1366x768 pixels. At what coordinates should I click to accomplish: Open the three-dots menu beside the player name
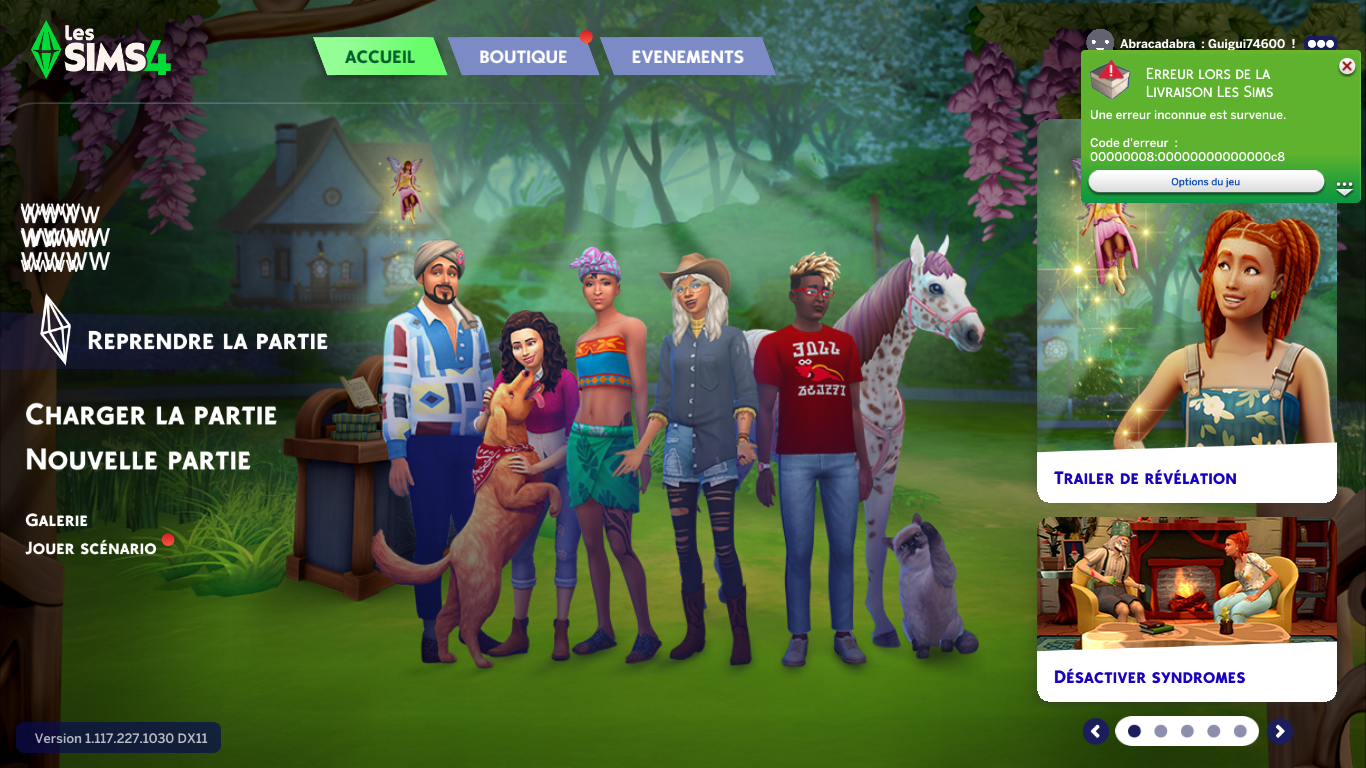pyautogui.click(x=1320, y=44)
